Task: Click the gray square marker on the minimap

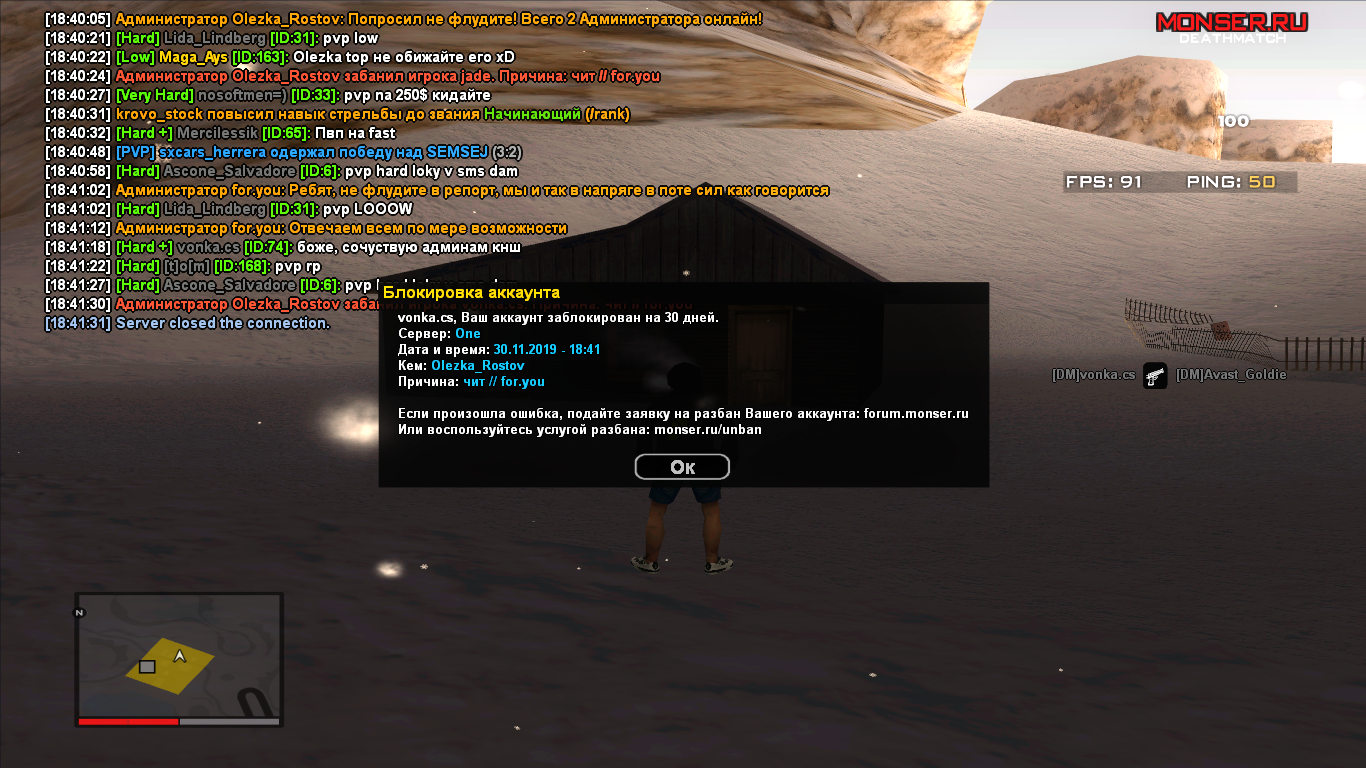Action: pyautogui.click(x=146, y=664)
